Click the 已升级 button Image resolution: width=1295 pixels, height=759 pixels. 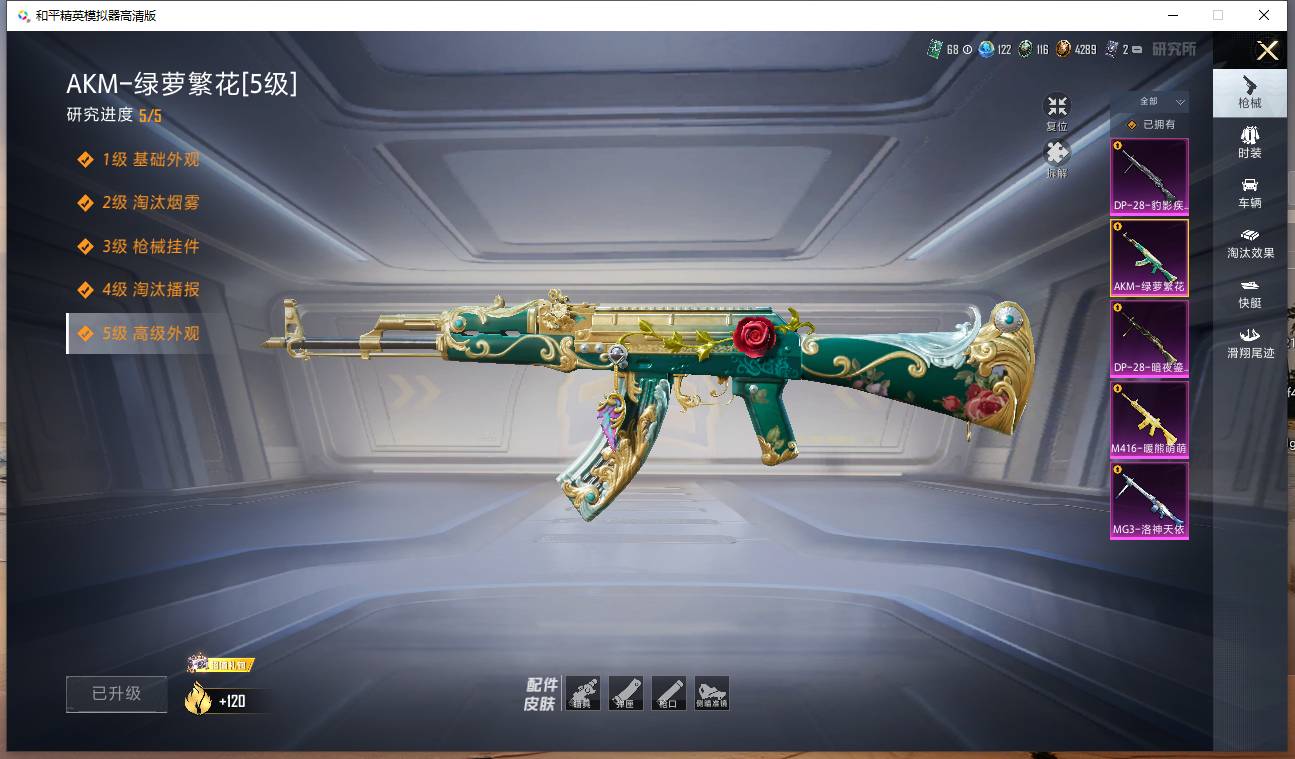(116, 694)
